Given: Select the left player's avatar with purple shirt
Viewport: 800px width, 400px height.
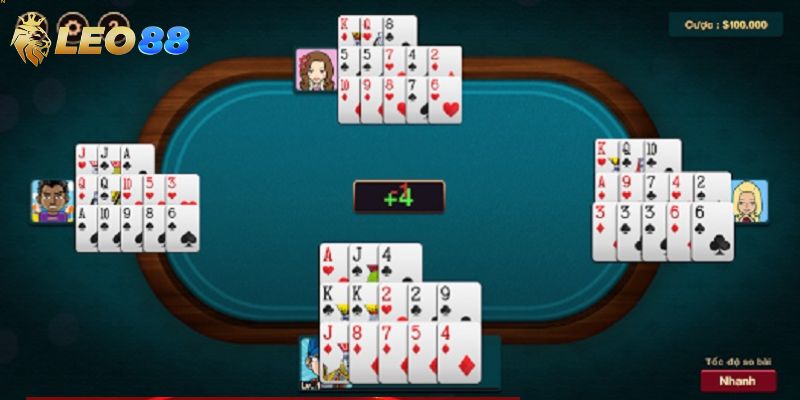Looking at the screenshot, I should click(x=52, y=201).
